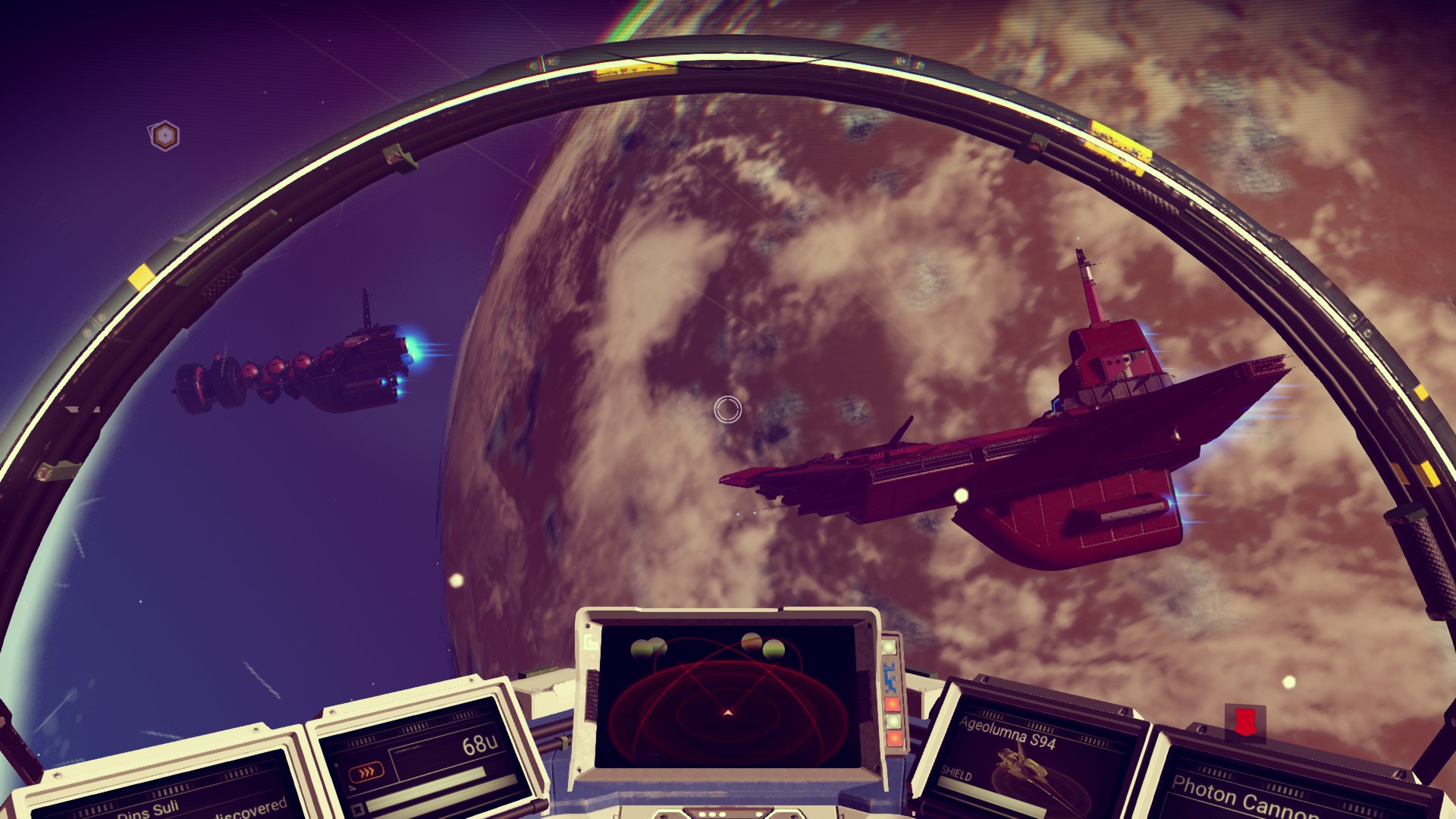This screenshot has height=819, width=1456.
Task: Select the hexagonal waypoint marker
Action: pos(164,136)
